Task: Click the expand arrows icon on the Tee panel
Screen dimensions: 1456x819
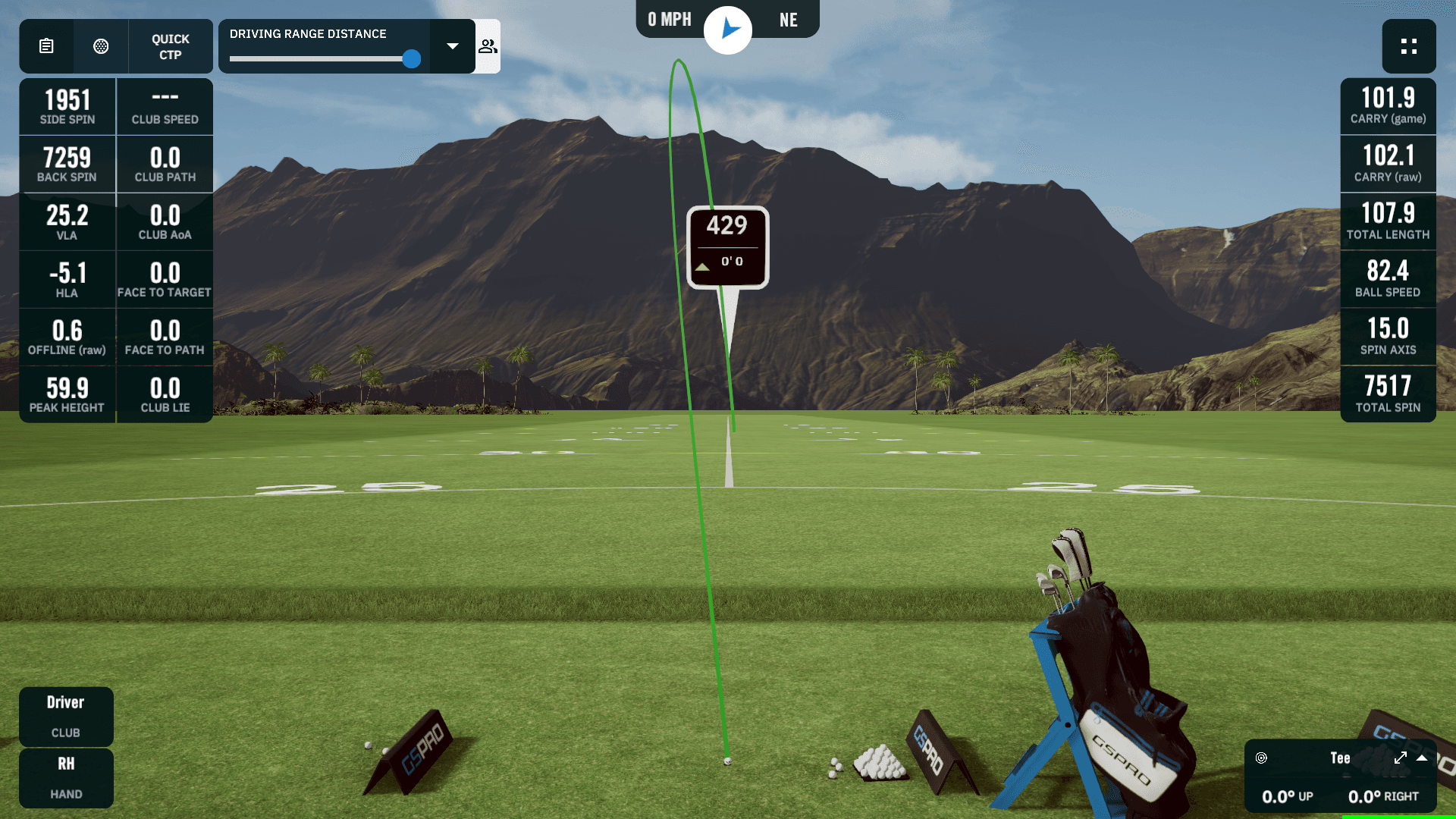Action: coord(1401,758)
